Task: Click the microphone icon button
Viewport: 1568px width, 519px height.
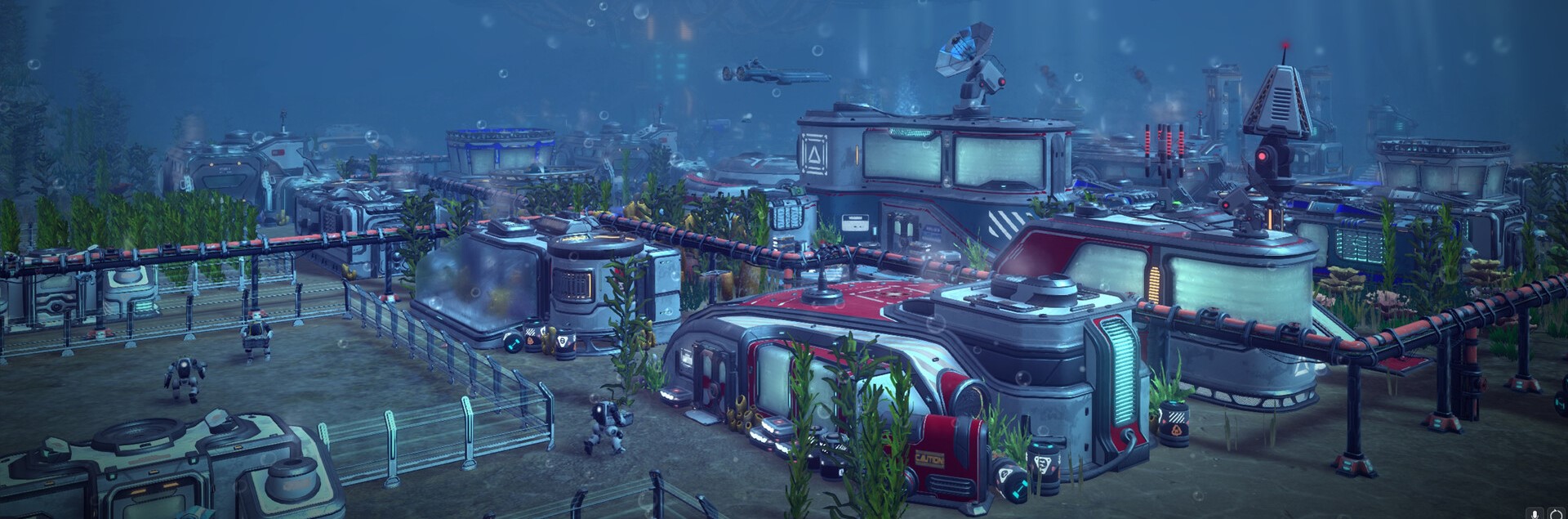Action: coord(1536,513)
